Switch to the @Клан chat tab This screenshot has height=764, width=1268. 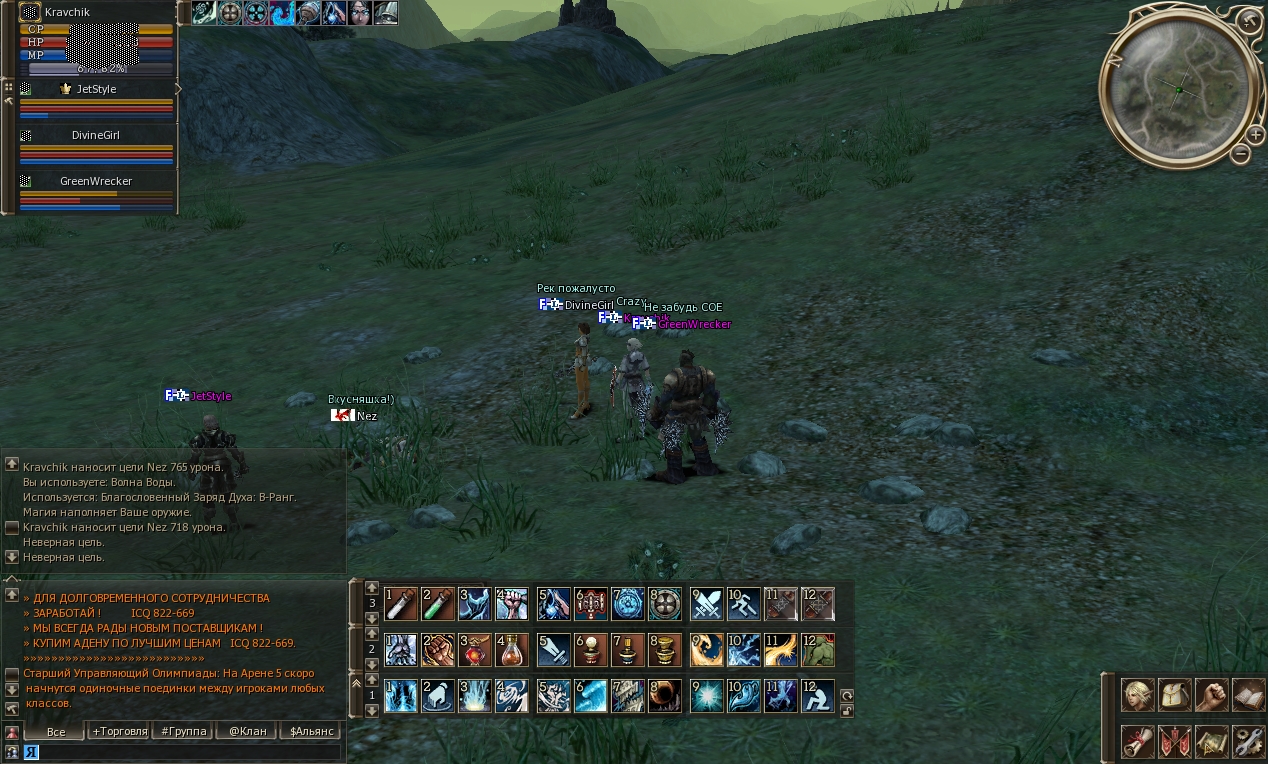(248, 731)
